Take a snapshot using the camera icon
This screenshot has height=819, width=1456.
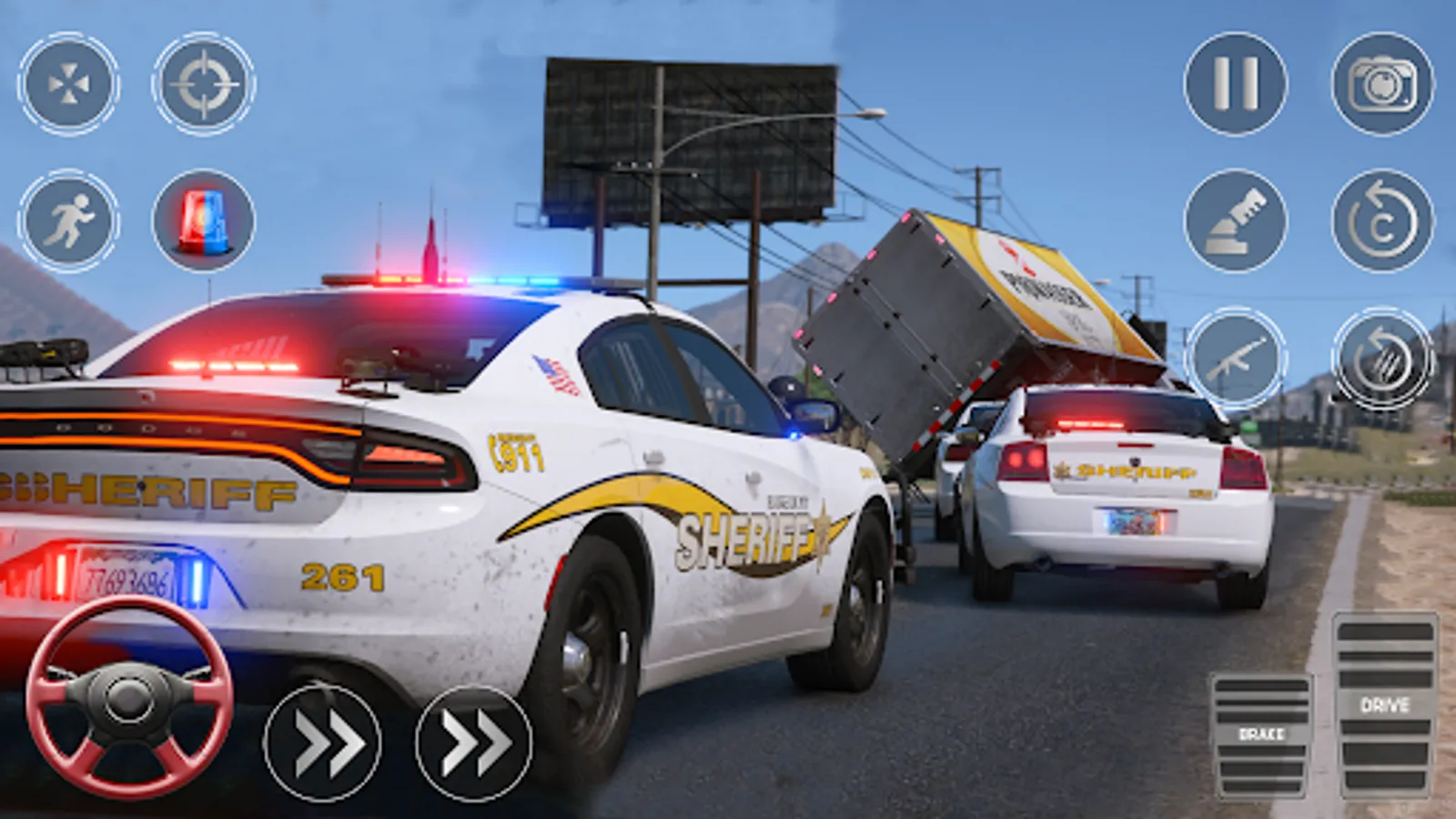pyautogui.click(x=1376, y=84)
